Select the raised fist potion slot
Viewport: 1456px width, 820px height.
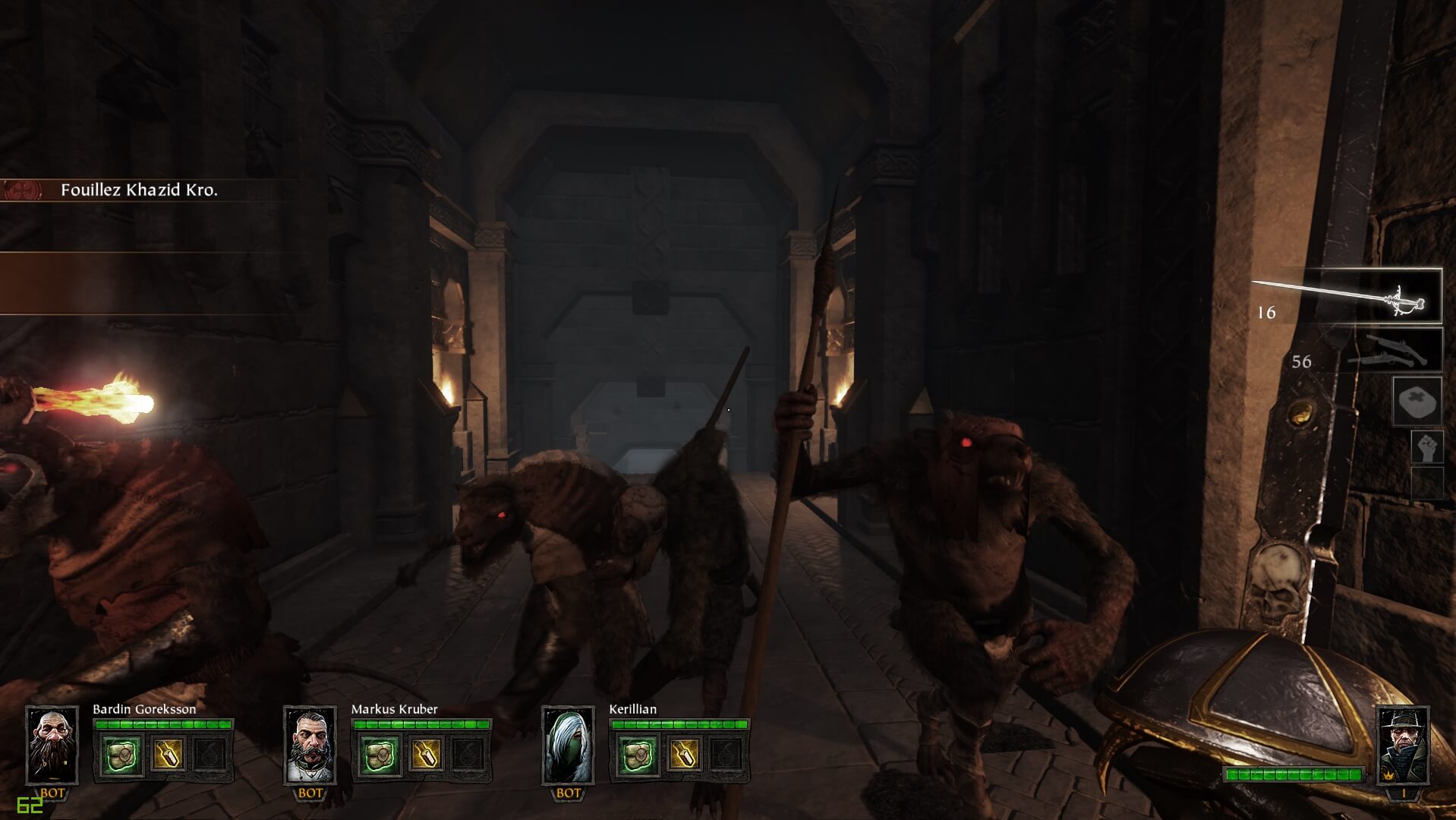coord(1426,447)
